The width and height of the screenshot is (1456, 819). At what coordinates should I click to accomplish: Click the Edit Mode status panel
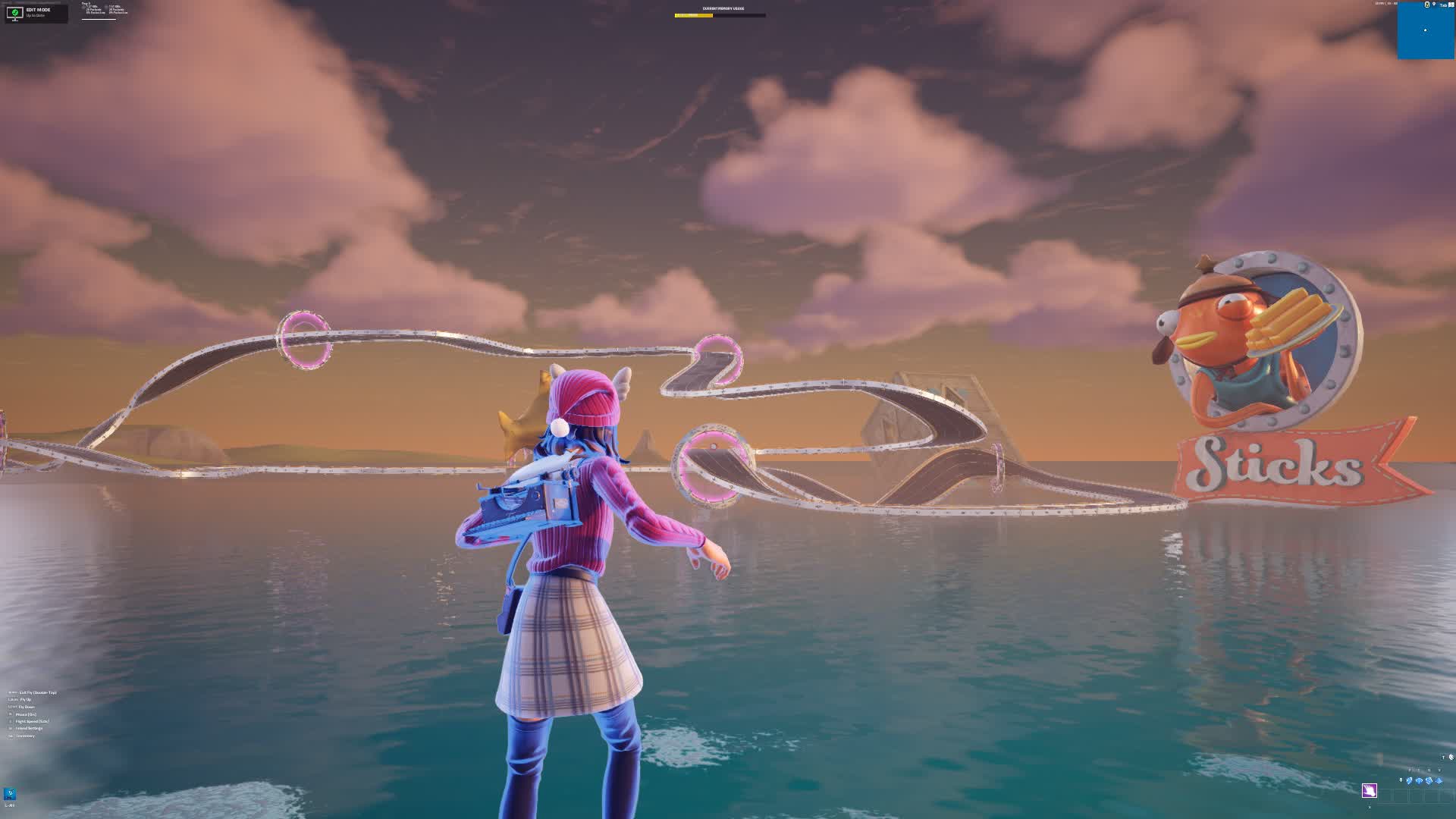tap(36, 13)
